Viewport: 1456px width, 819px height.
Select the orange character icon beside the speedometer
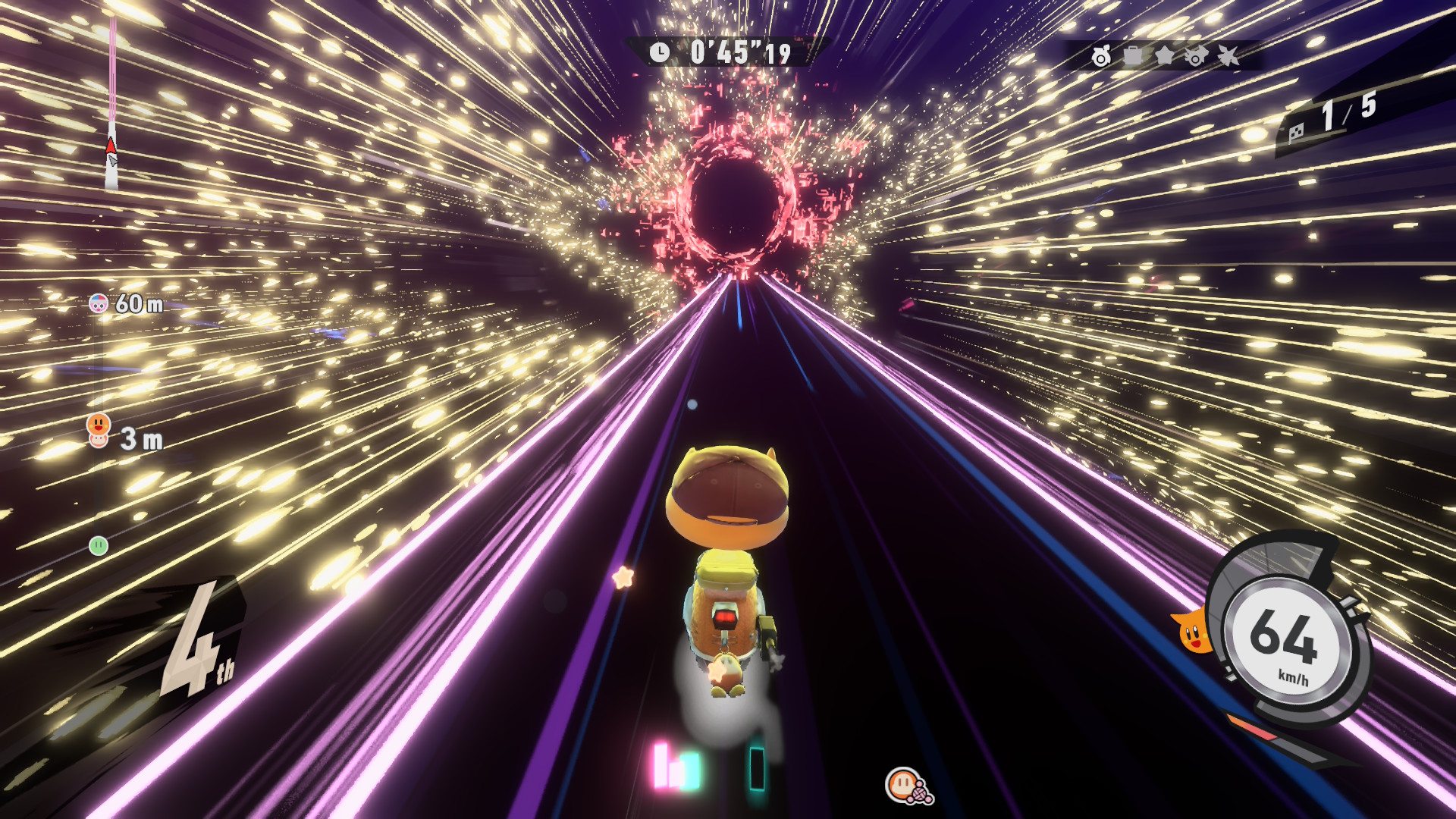point(1191,630)
